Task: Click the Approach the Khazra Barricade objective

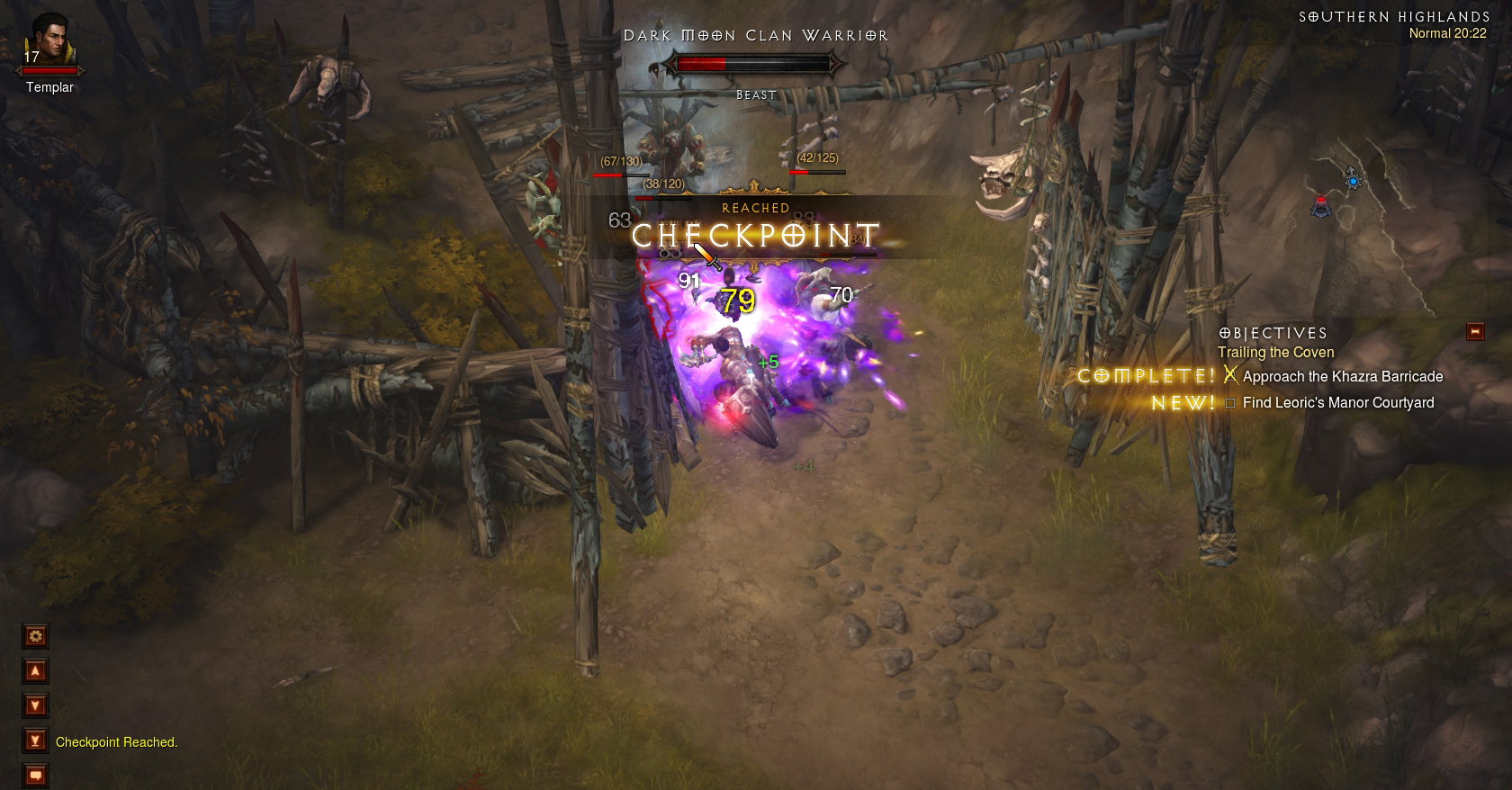Action: coord(1342,377)
